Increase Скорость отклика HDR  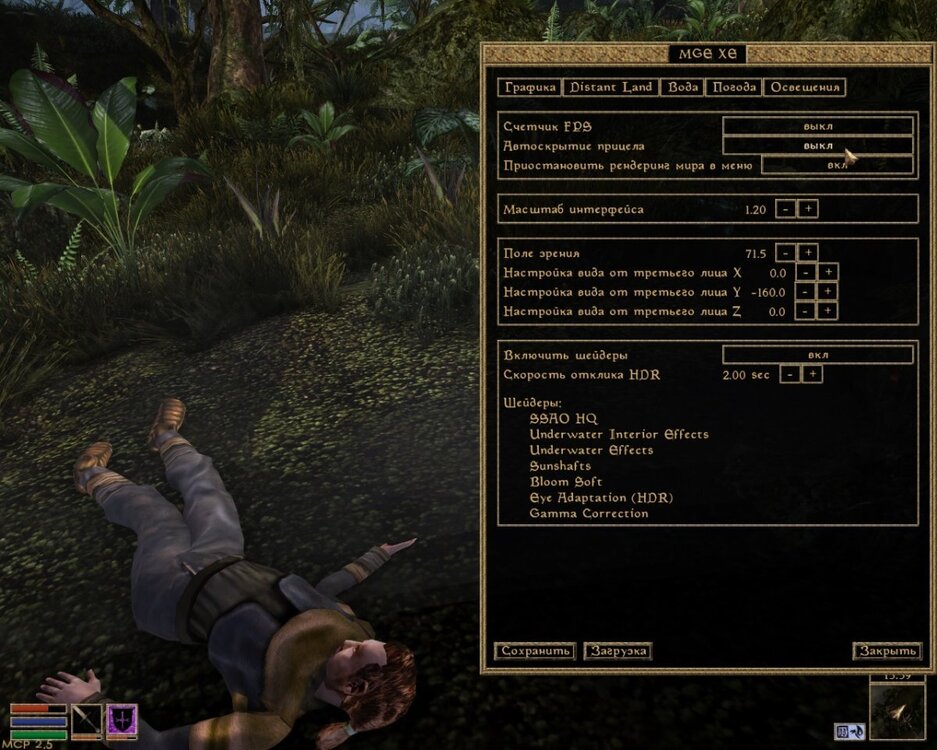click(813, 374)
